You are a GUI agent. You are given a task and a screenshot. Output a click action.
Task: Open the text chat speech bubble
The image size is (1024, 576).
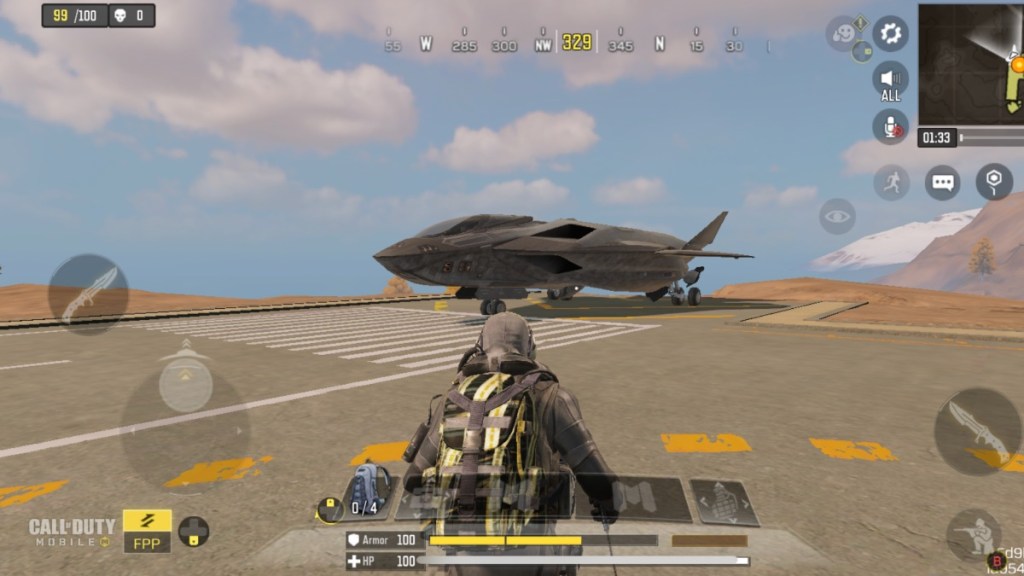(x=942, y=183)
